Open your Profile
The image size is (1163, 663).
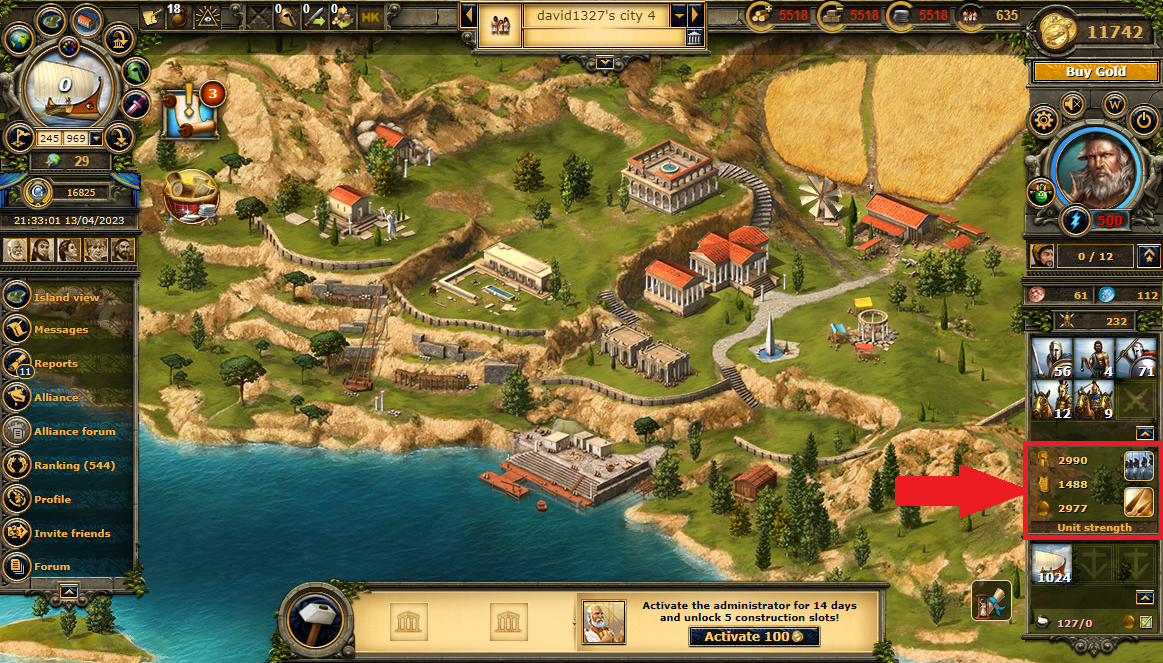(x=52, y=500)
